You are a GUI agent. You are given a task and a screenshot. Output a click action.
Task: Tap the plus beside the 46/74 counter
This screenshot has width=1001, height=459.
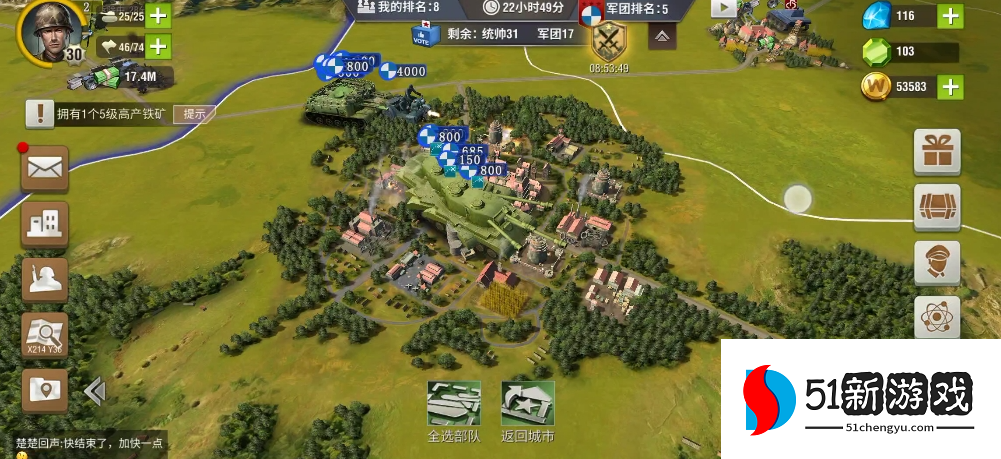pos(158,46)
